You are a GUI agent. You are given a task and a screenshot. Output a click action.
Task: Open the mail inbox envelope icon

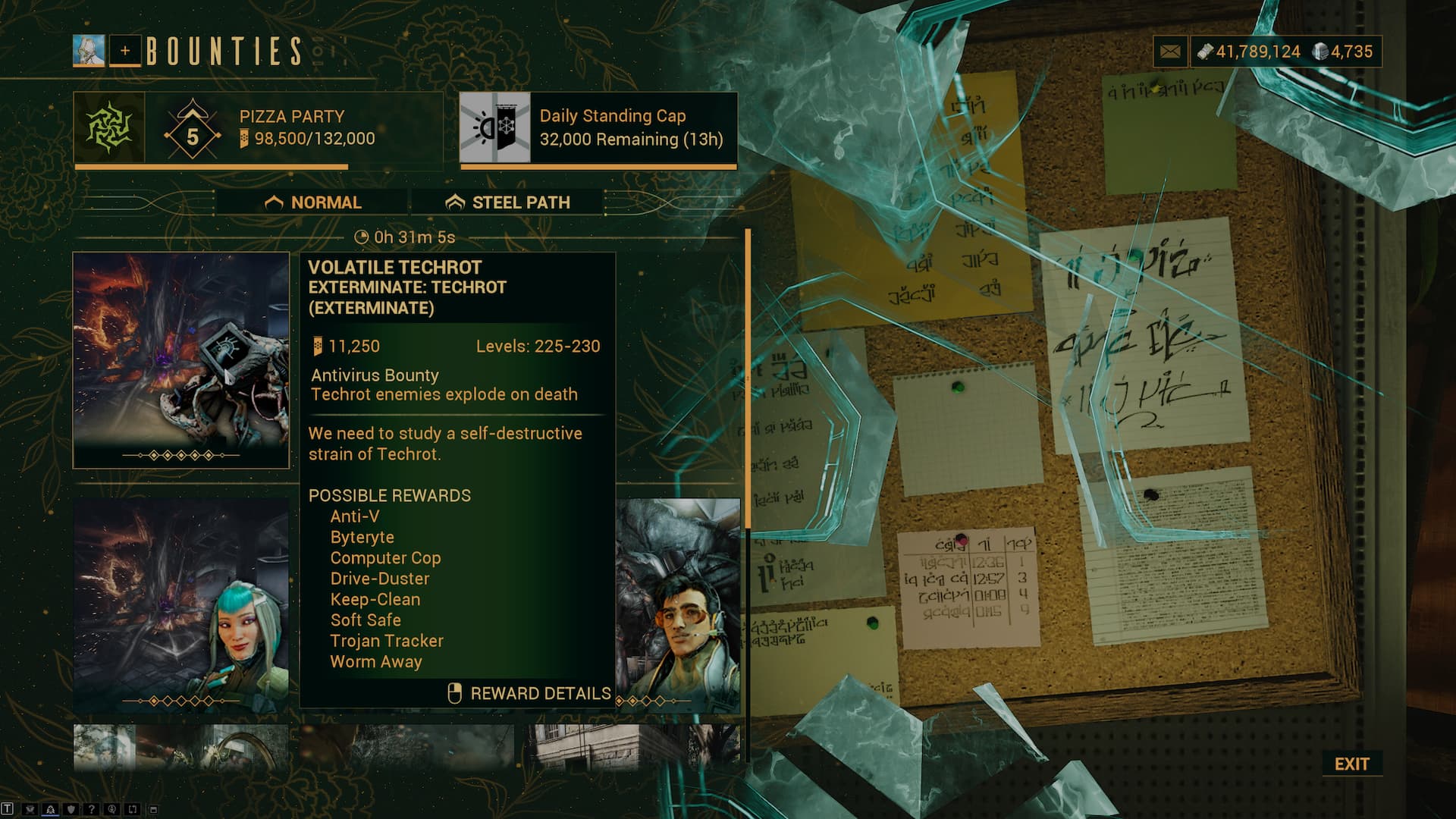[1170, 52]
